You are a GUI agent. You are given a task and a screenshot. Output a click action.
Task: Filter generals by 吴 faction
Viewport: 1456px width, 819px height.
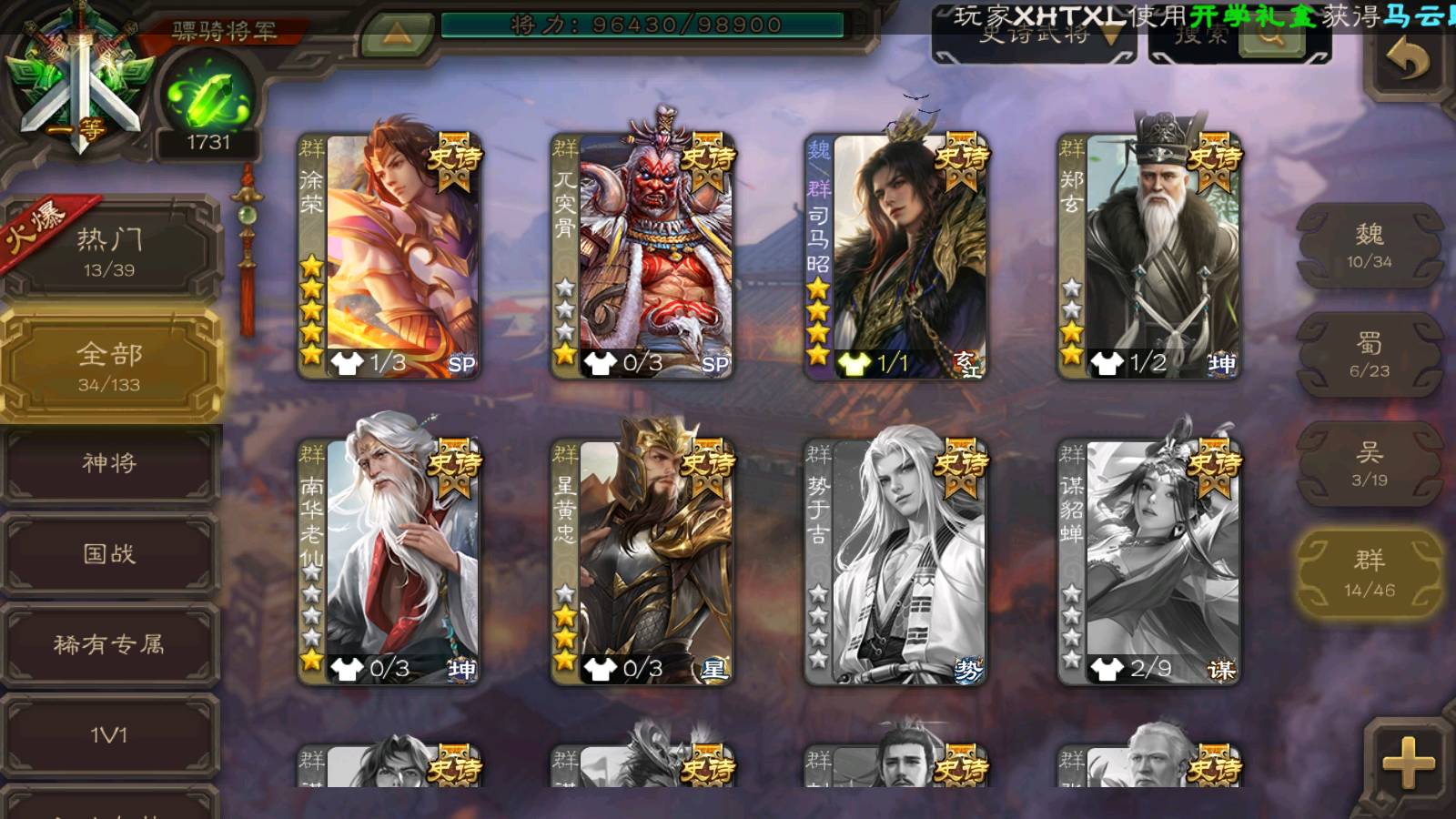click(x=1370, y=464)
